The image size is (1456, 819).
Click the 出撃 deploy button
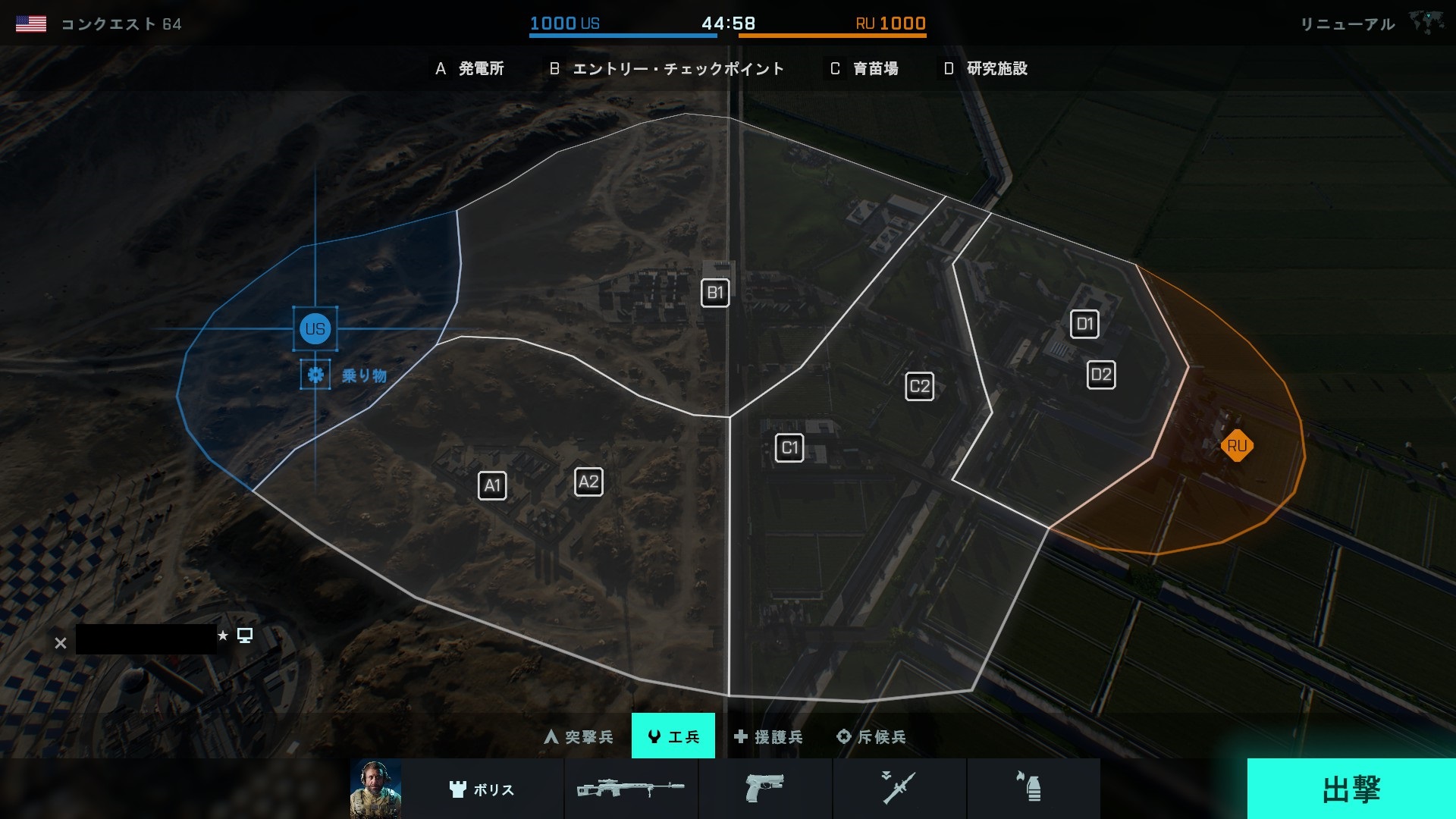(1351, 789)
